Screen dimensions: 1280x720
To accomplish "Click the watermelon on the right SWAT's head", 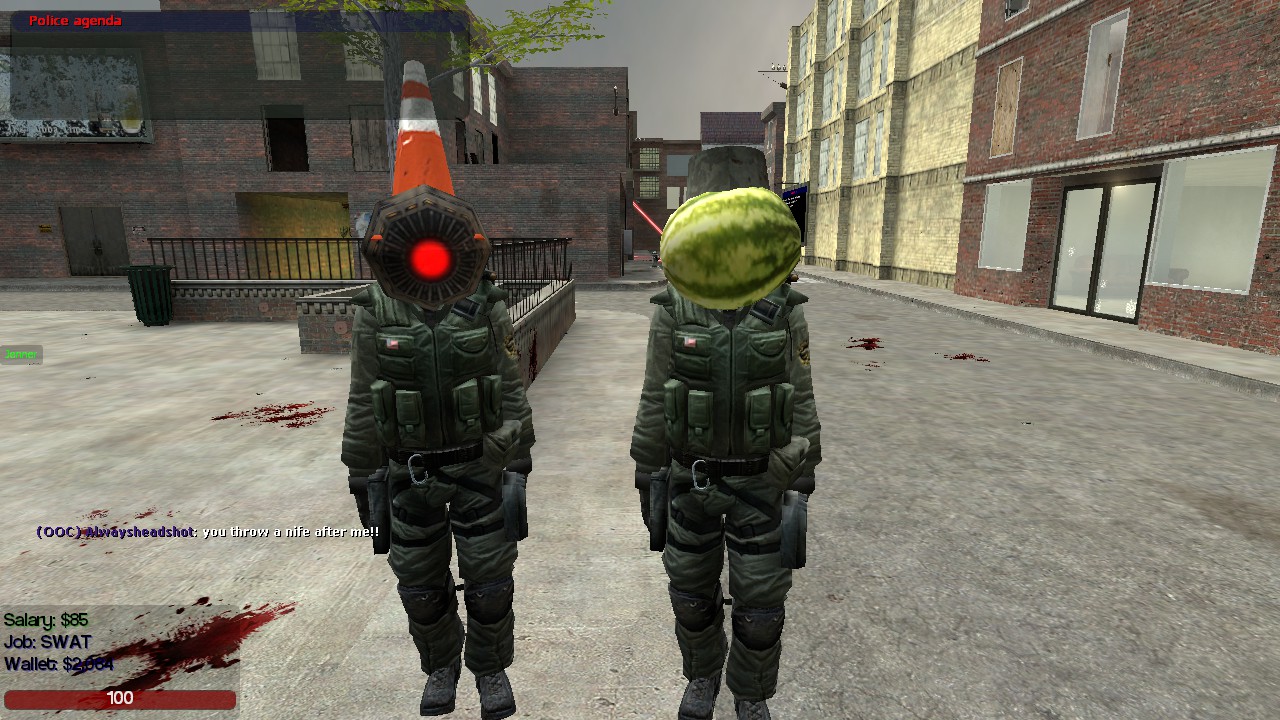I will point(733,243).
